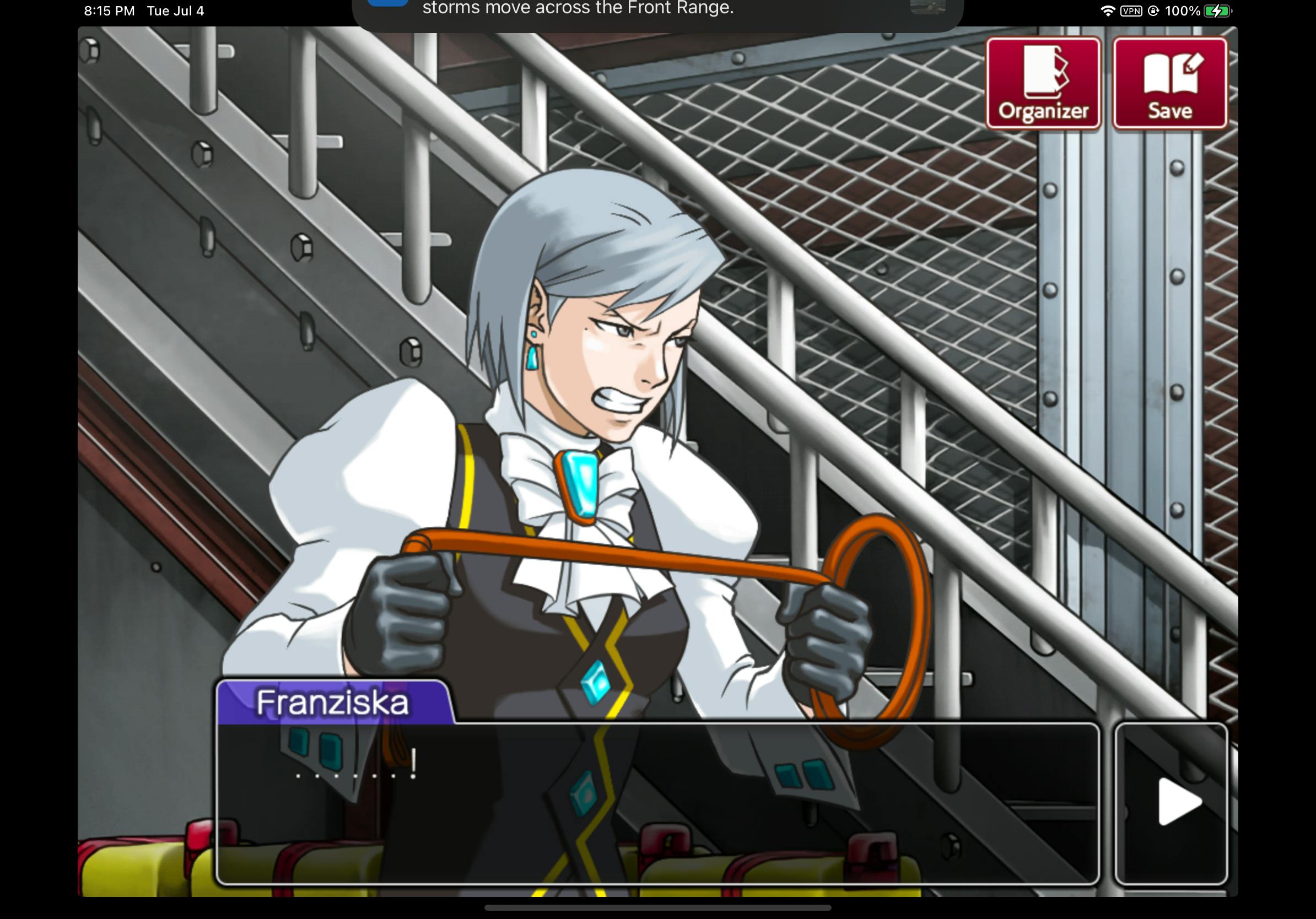Save the game progress

pos(1169,84)
